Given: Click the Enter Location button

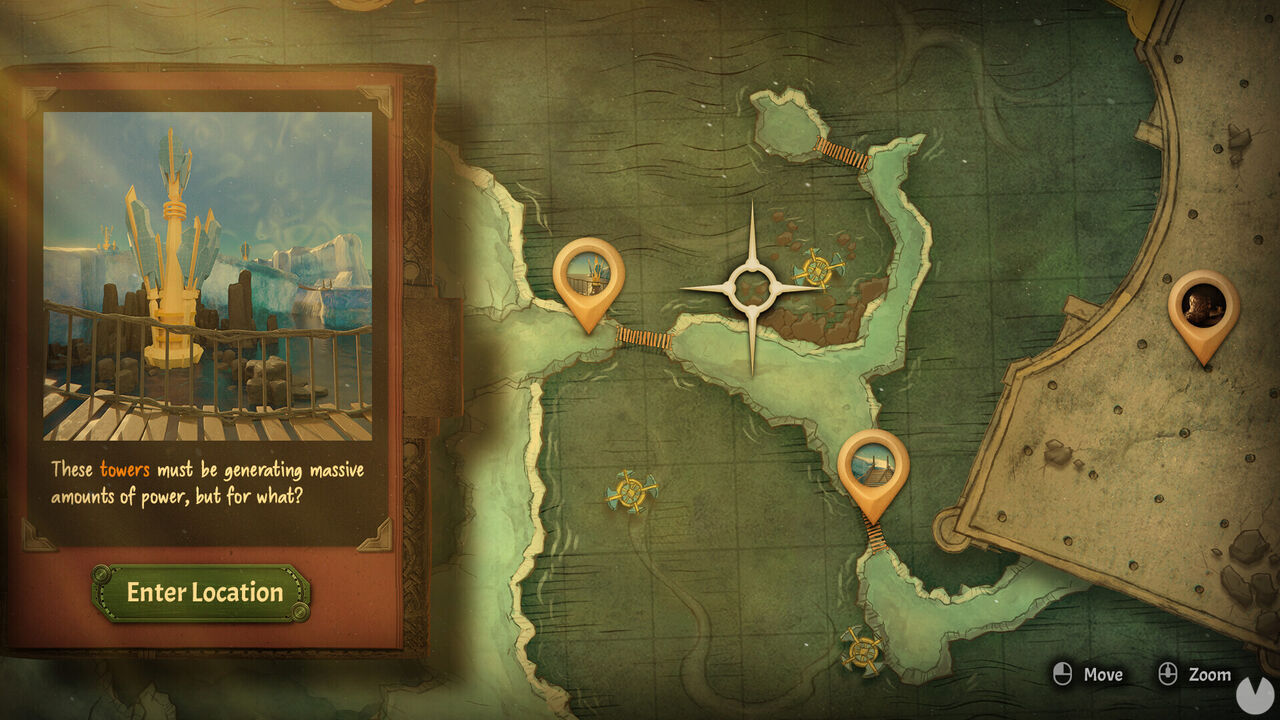Looking at the screenshot, I should (x=204, y=593).
